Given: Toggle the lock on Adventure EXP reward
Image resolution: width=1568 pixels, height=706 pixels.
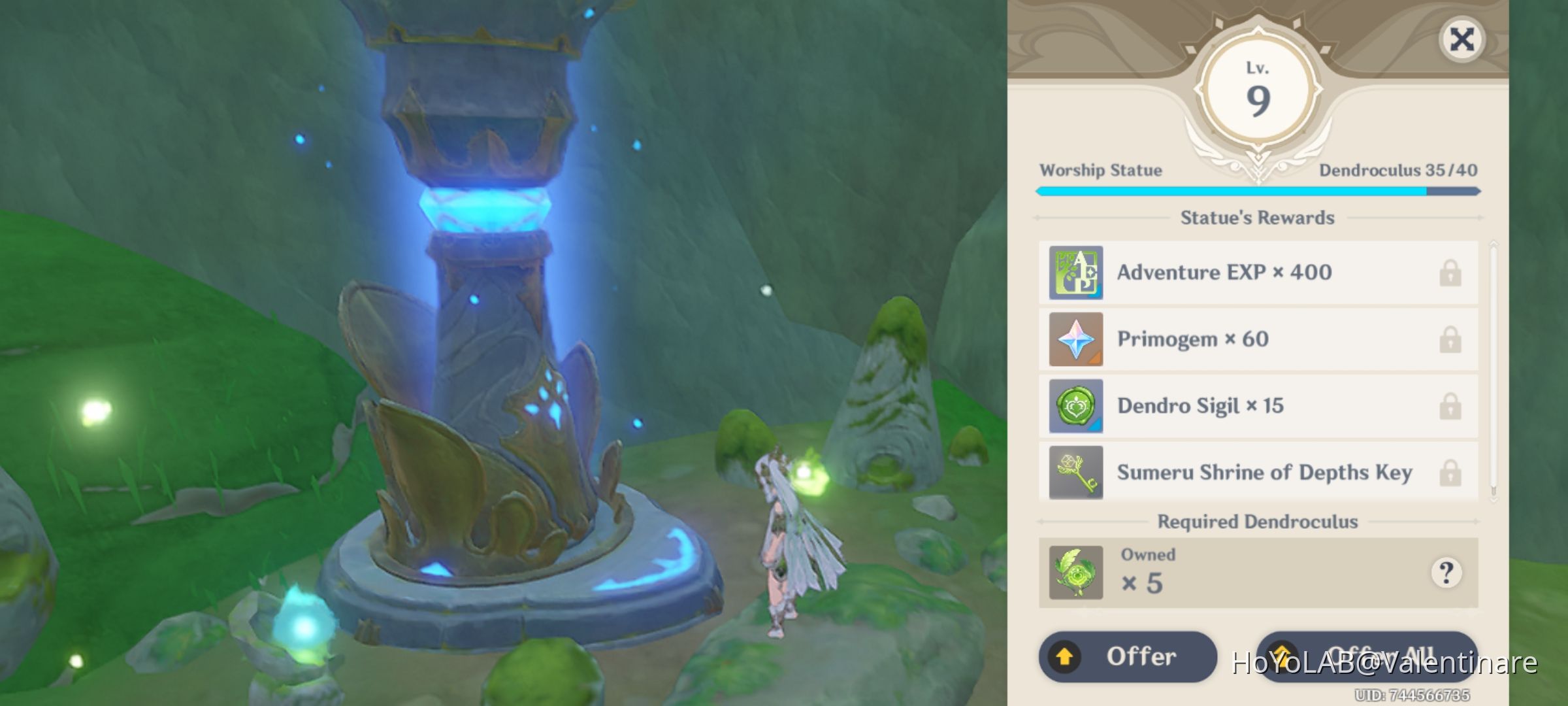Looking at the screenshot, I should click(1450, 273).
